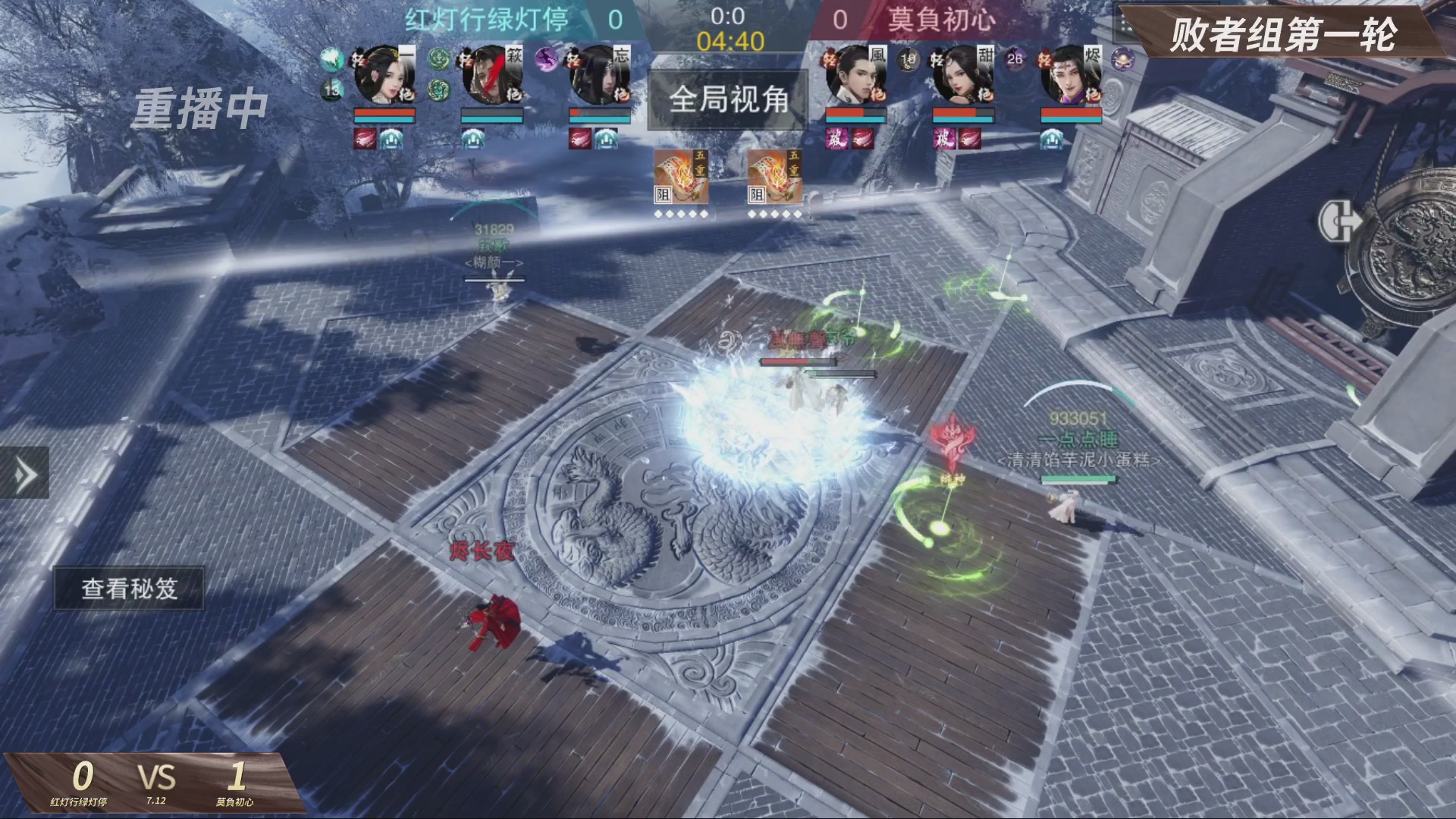Click the 全局视角 global view button
This screenshot has height=819, width=1456.
[x=728, y=99]
